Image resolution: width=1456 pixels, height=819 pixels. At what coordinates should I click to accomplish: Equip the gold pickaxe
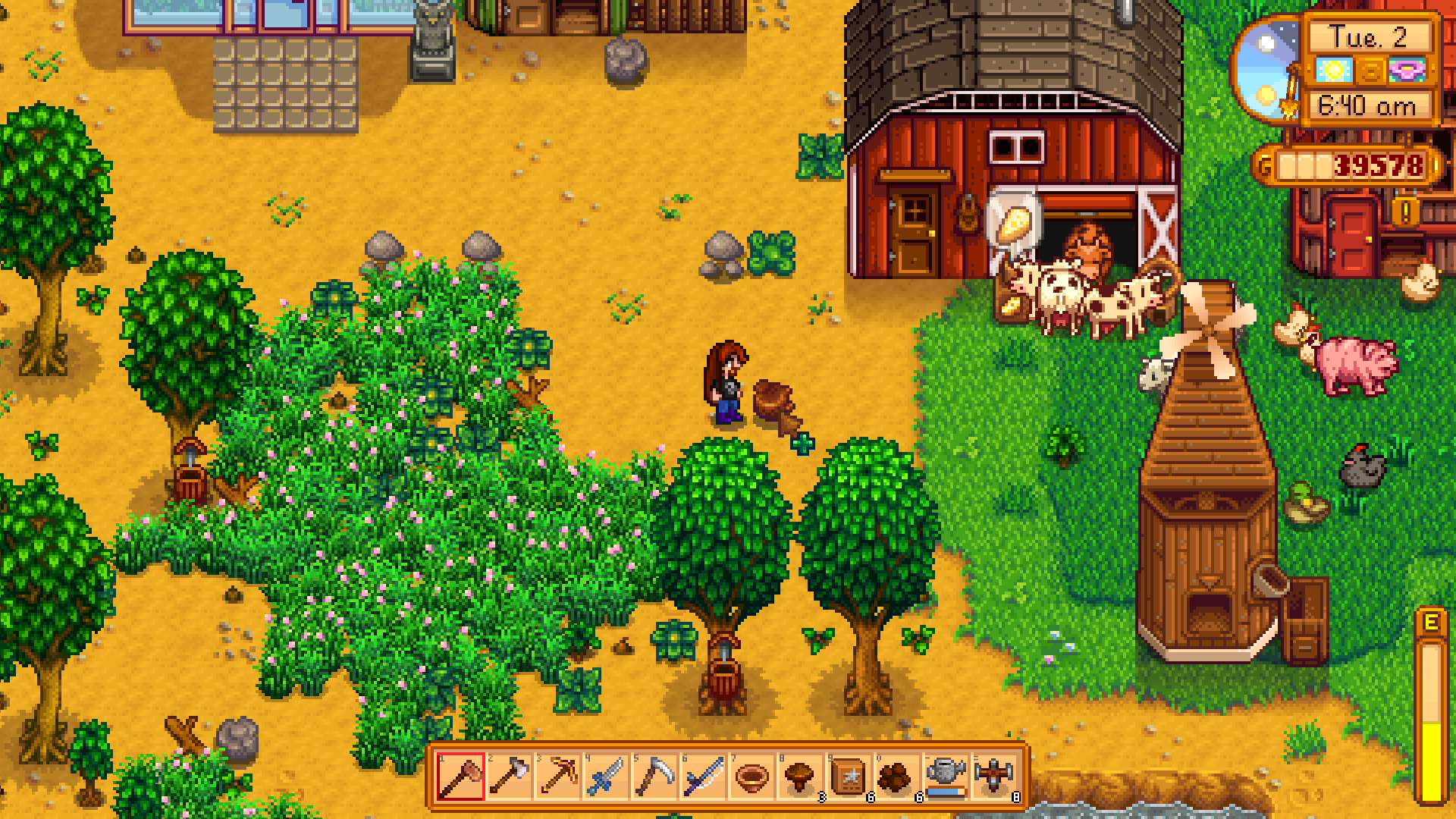point(557,777)
